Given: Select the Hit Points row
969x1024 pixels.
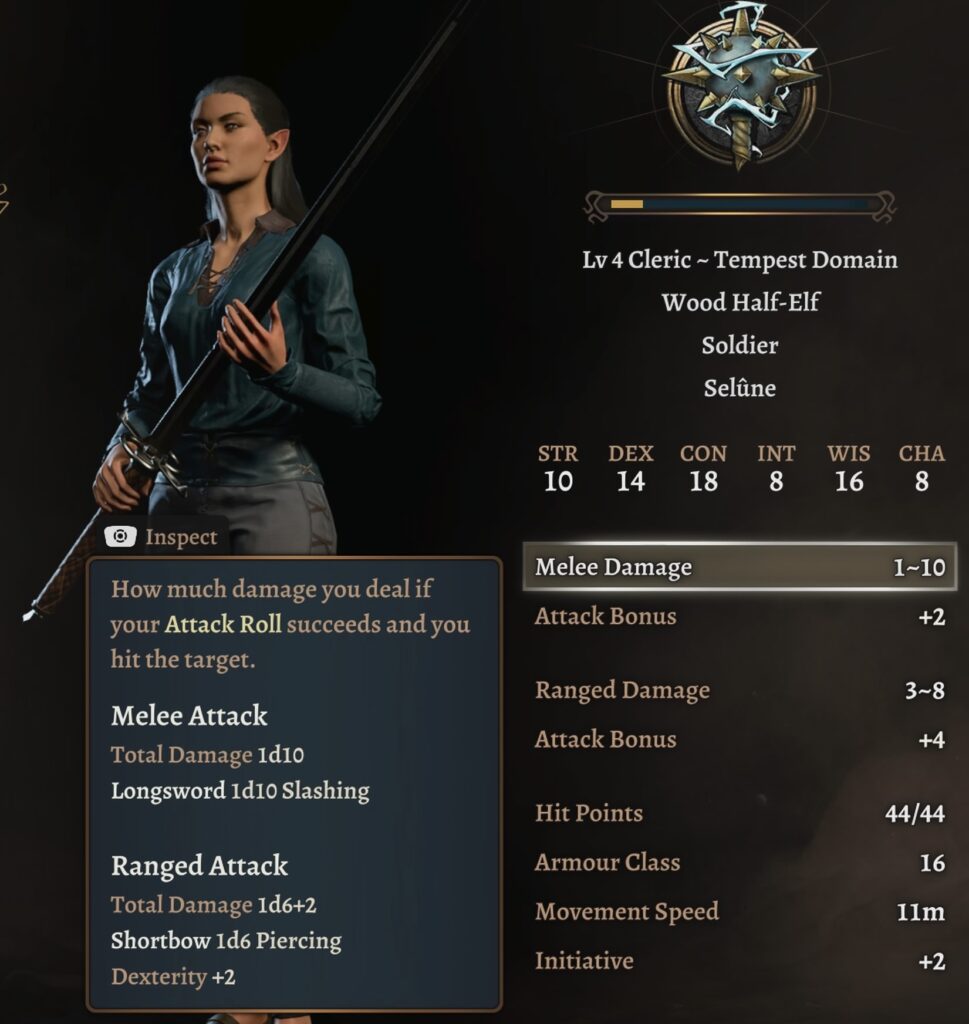Looking at the screenshot, I should [x=739, y=813].
